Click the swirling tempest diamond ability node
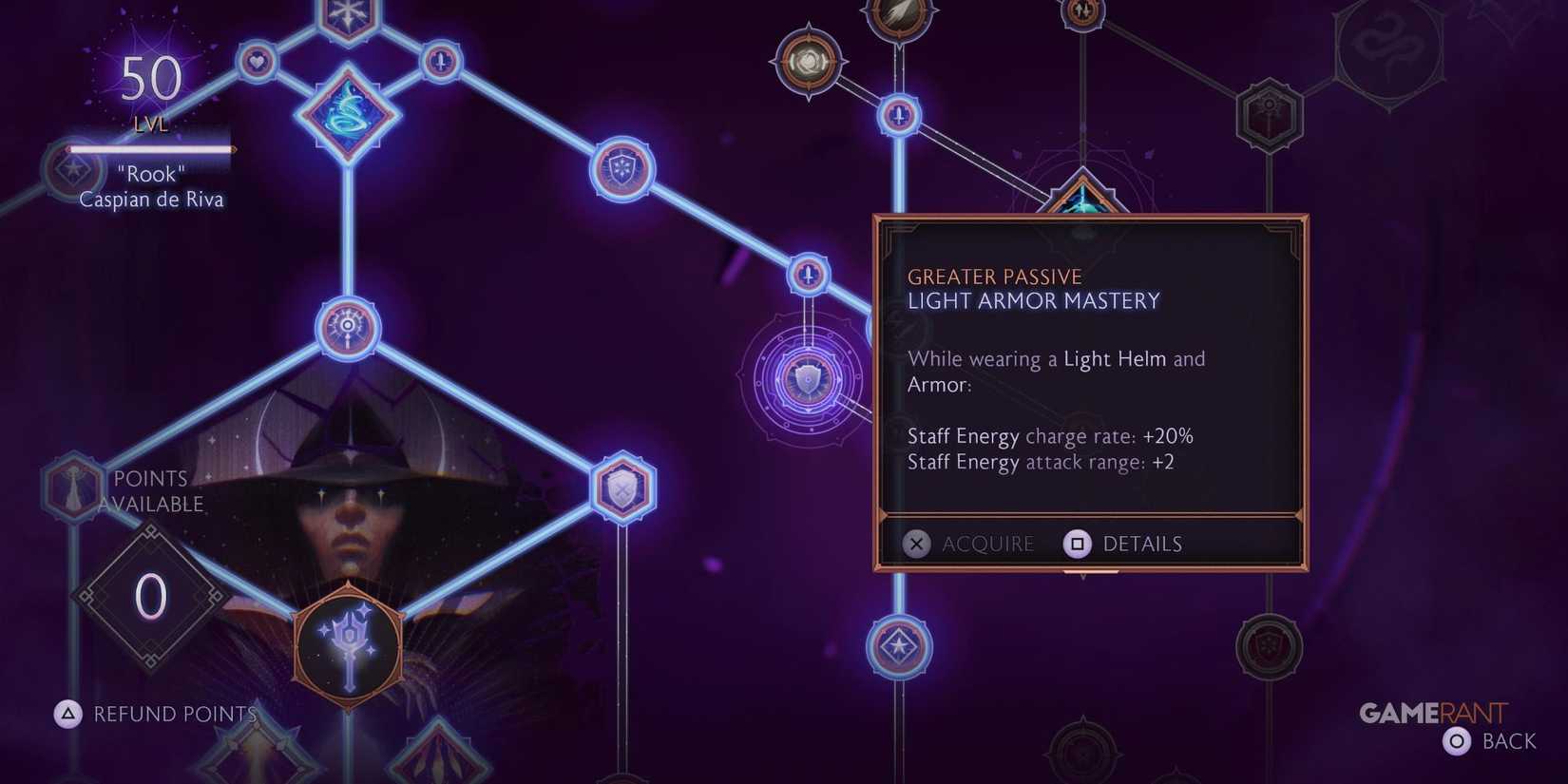Image resolution: width=1568 pixels, height=784 pixels. coord(347,114)
